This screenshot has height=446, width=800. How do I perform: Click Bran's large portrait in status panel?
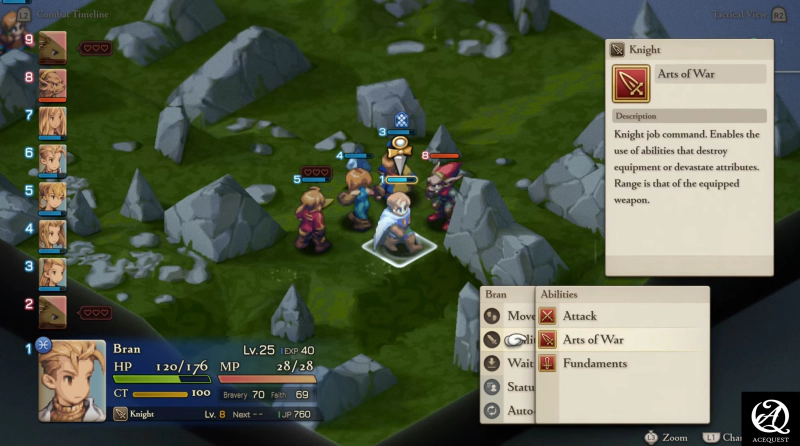coord(72,381)
